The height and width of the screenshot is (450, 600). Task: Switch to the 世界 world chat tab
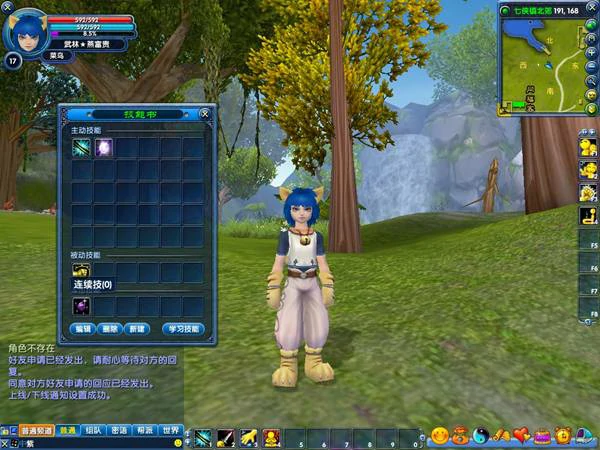171,430
